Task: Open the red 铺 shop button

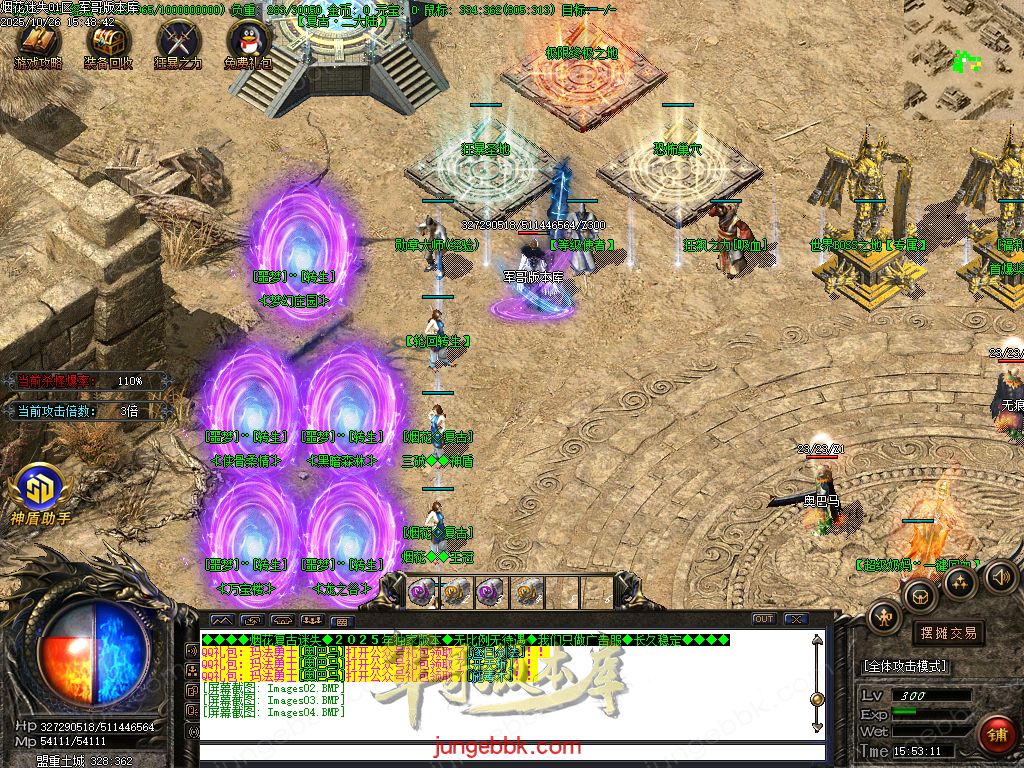Action: click(995, 735)
